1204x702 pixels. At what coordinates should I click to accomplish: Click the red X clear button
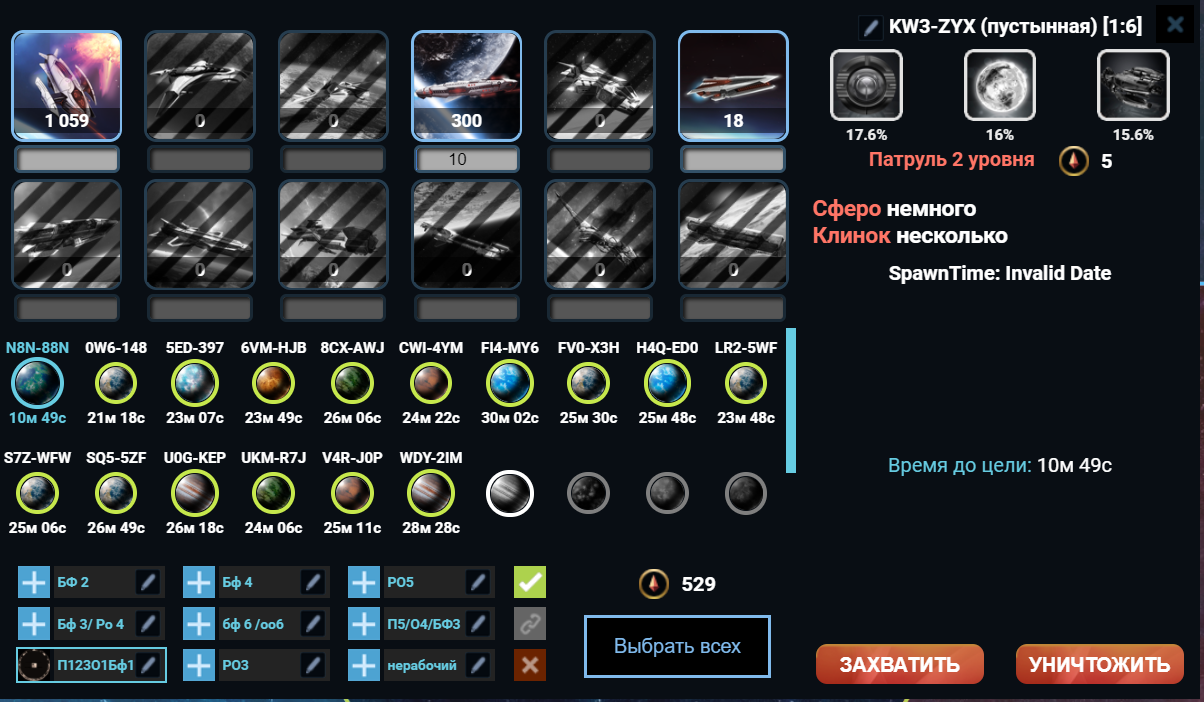point(530,664)
